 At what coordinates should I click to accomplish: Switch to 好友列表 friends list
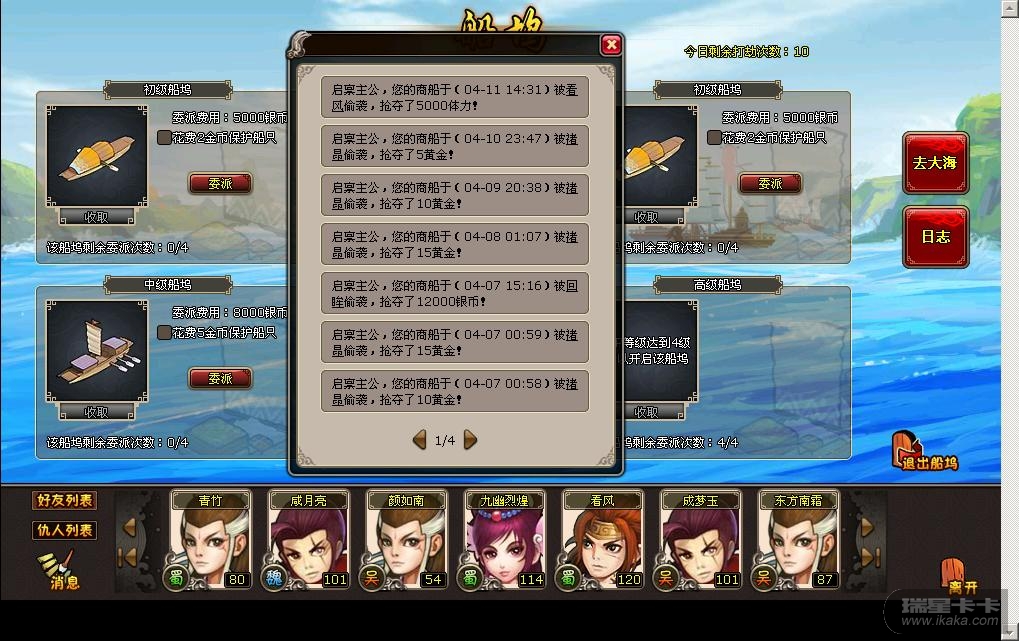(x=65, y=501)
